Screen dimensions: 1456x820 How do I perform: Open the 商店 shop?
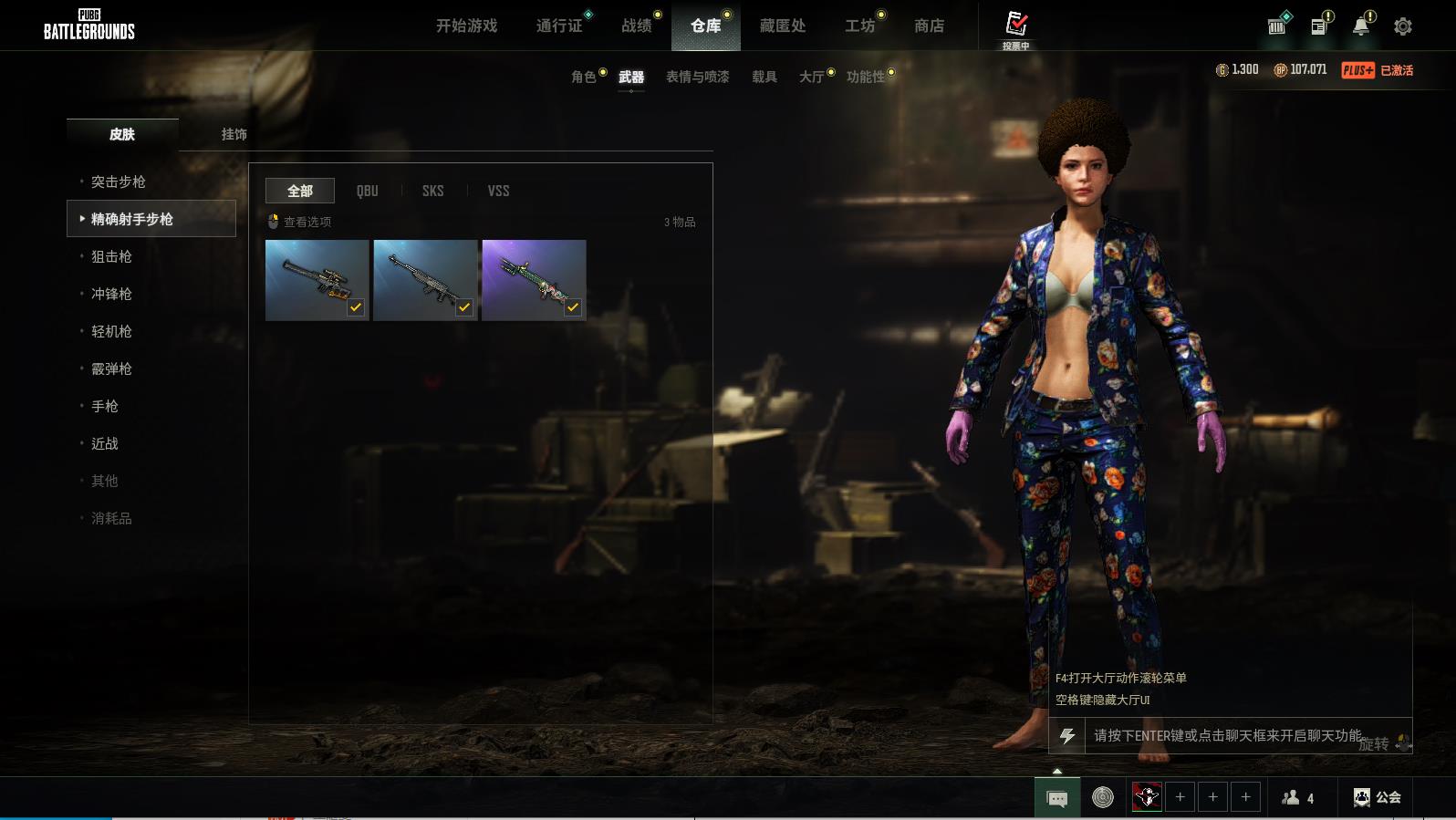pyautogui.click(x=929, y=26)
